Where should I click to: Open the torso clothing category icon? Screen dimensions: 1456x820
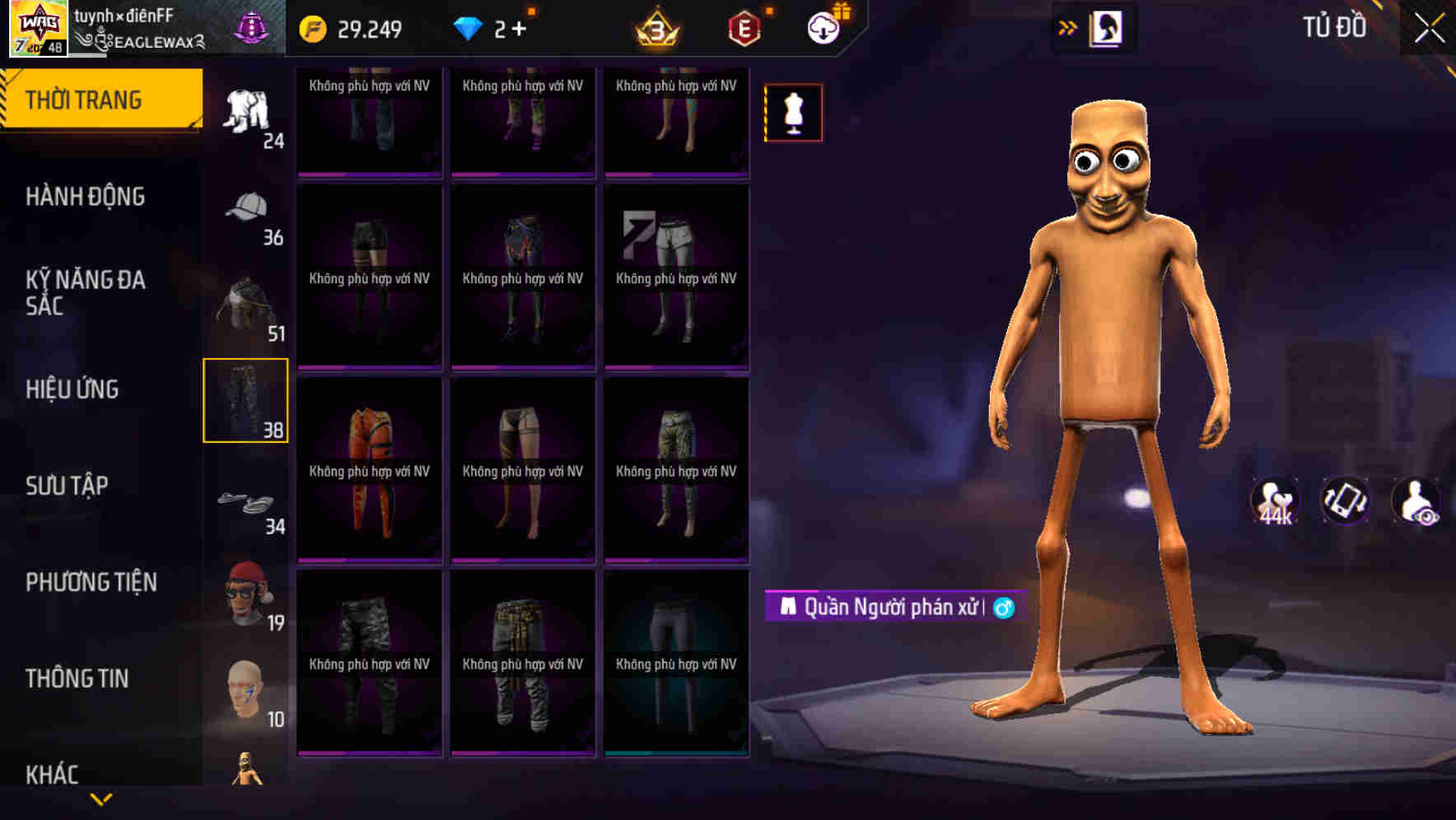246,305
